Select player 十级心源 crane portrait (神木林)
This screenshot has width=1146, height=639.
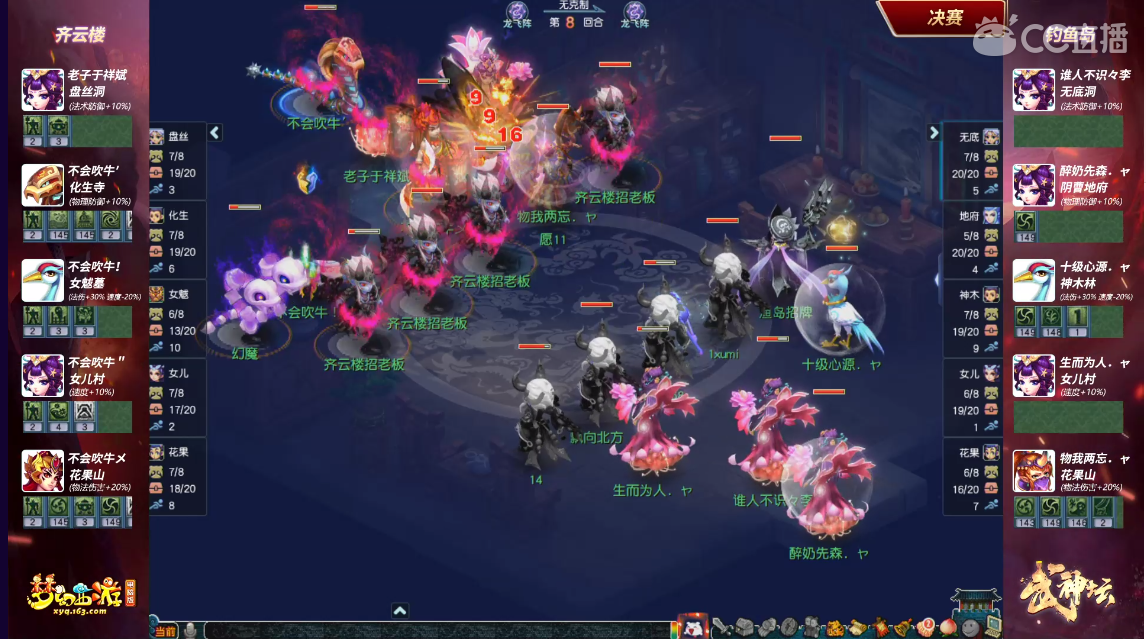1033,281
